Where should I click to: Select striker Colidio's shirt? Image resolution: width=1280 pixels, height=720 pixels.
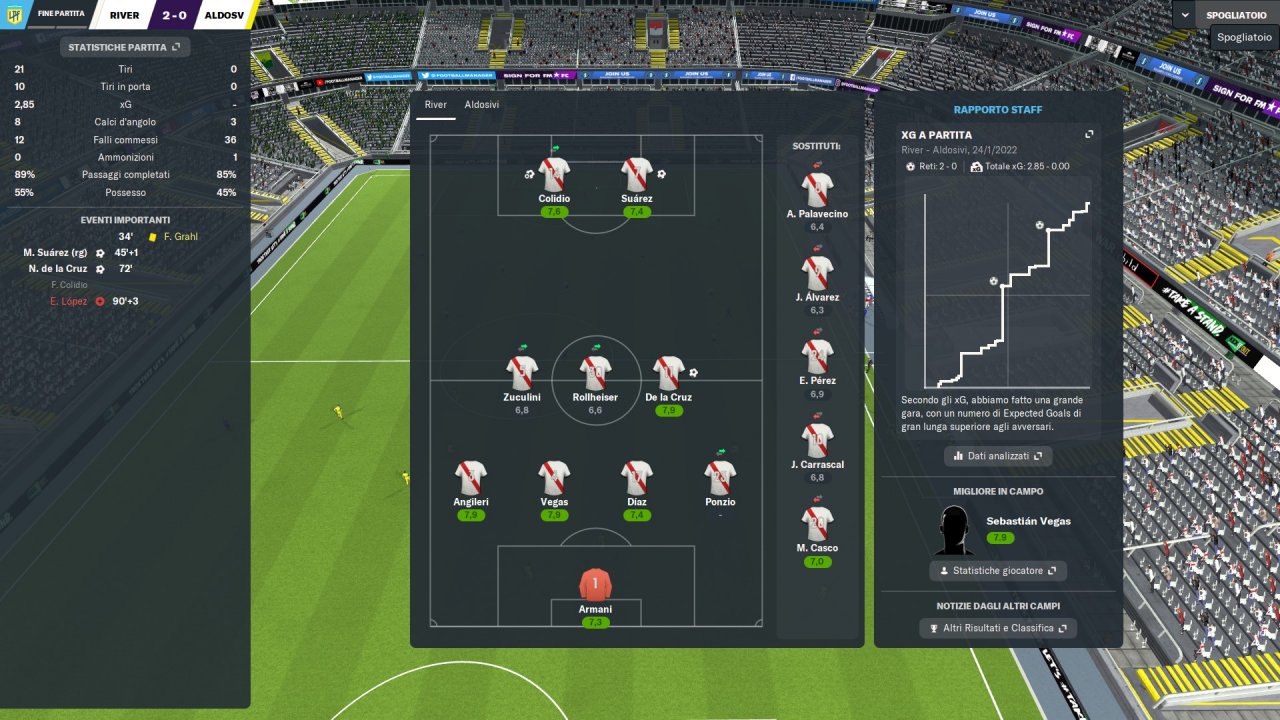[554, 175]
